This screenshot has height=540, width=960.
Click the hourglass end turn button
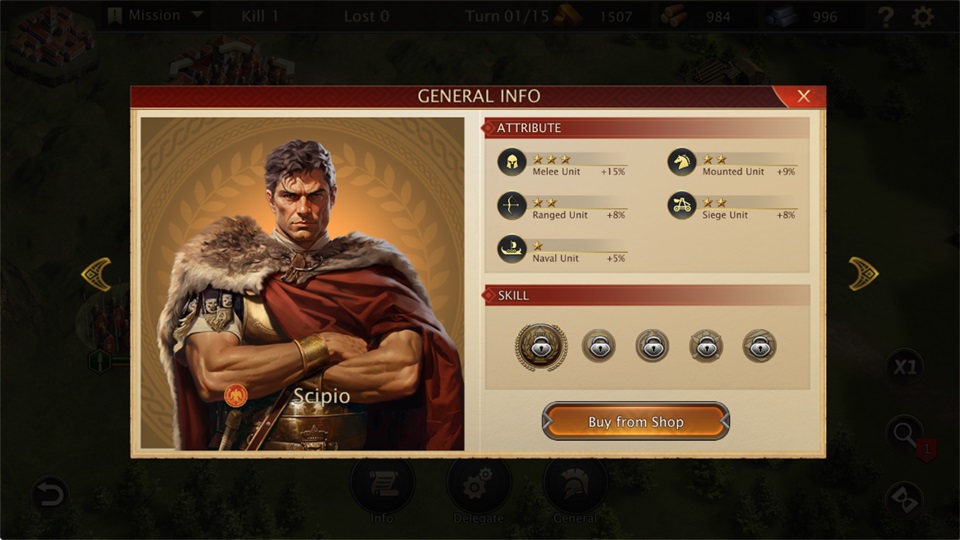tap(905, 498)
